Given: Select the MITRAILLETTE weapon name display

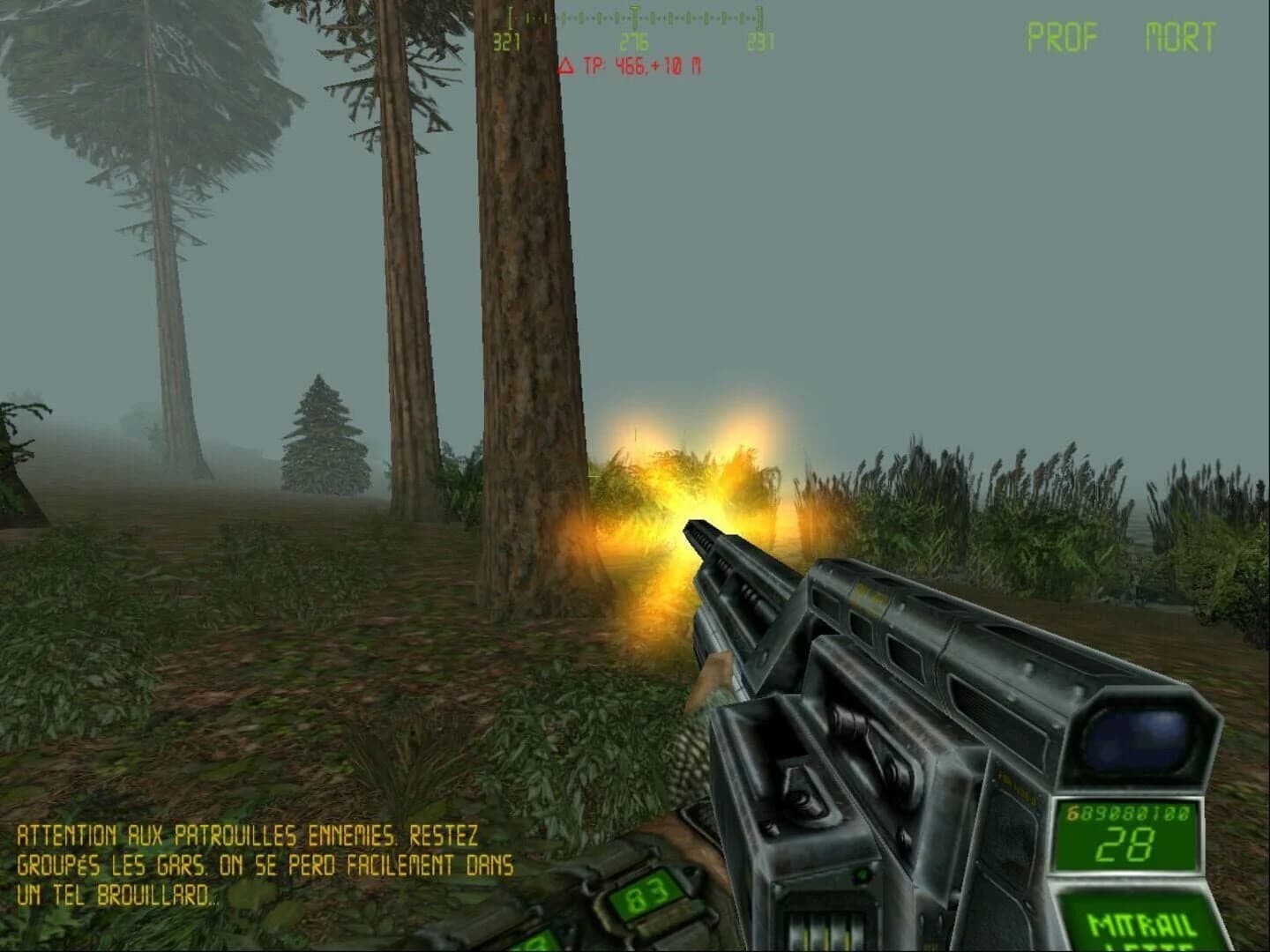Looking at the screenshot, I should pyautogui.click(x=1140, y=926).
